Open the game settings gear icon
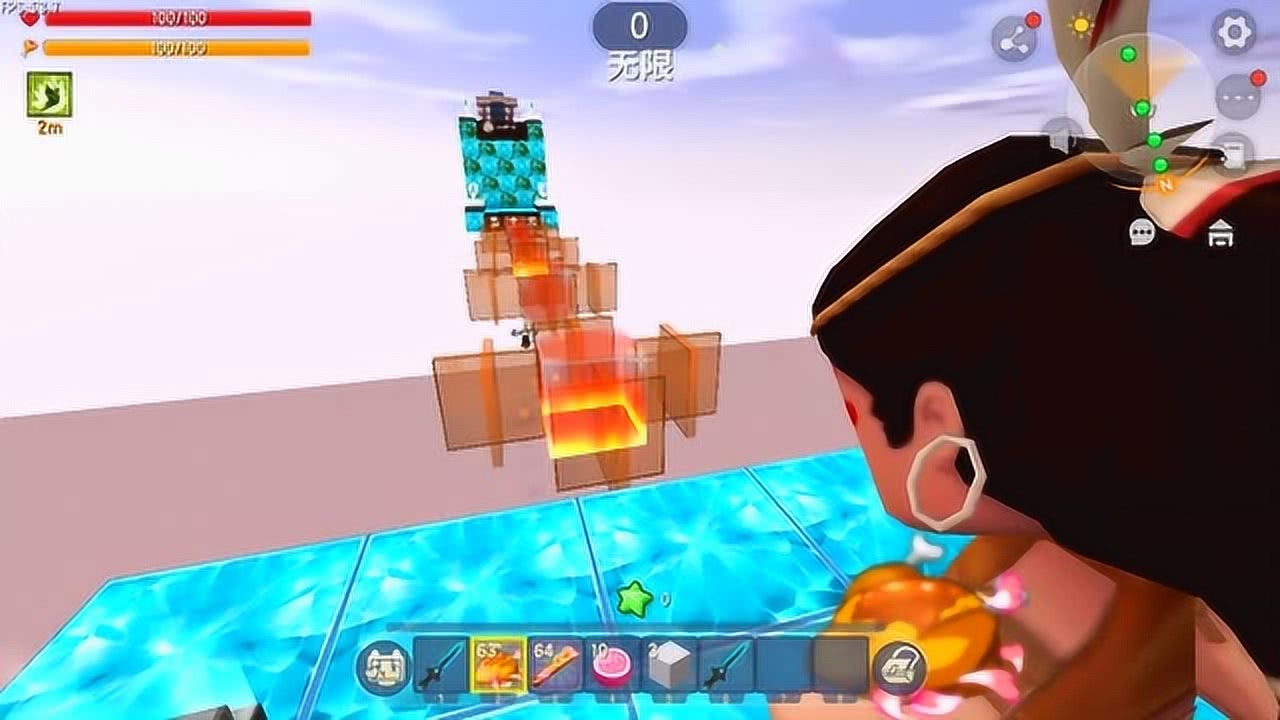This screenshot has height=720, width=1280. tap(1234, 28)
